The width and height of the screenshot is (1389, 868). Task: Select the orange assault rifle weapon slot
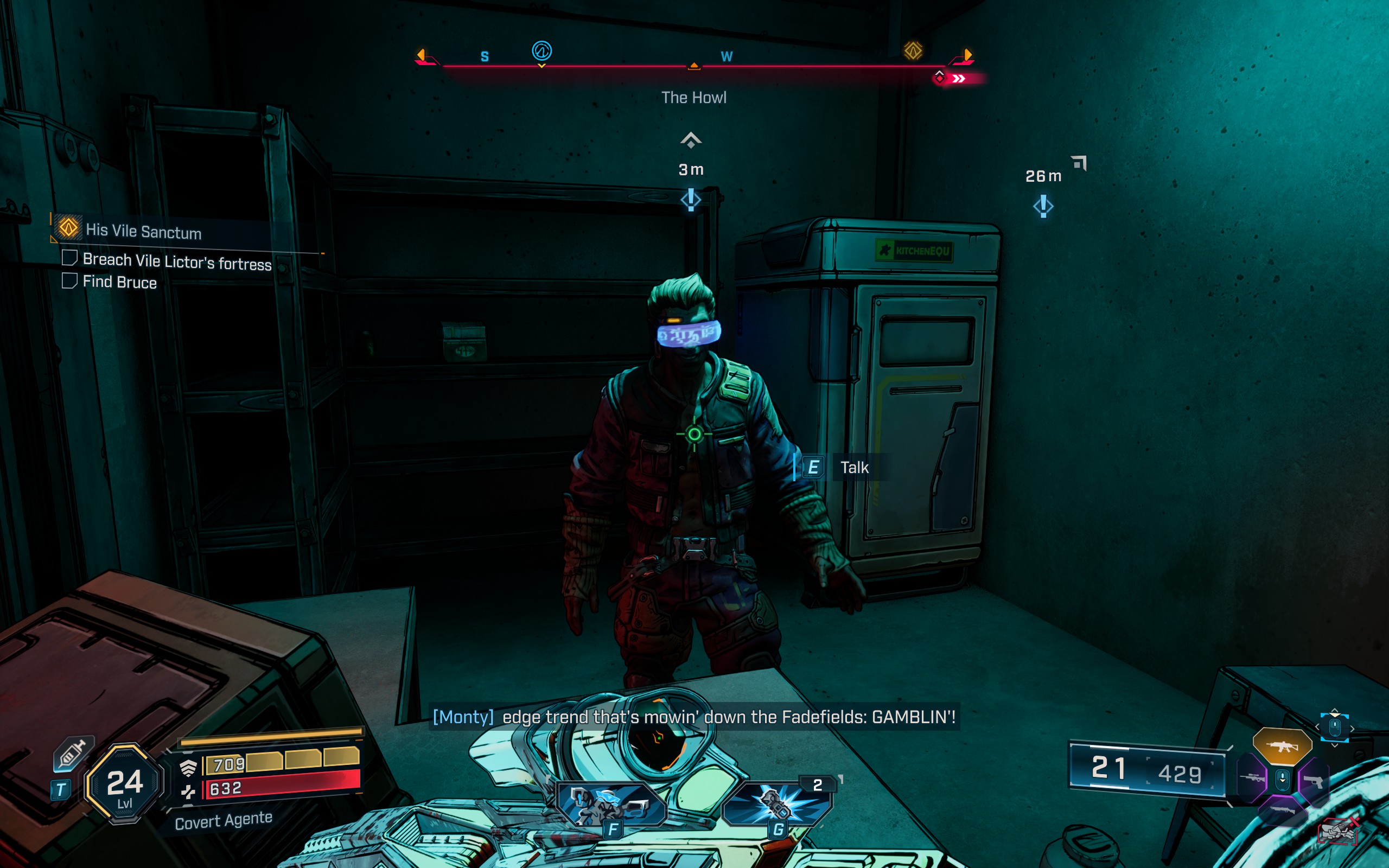click(1282, 746)
